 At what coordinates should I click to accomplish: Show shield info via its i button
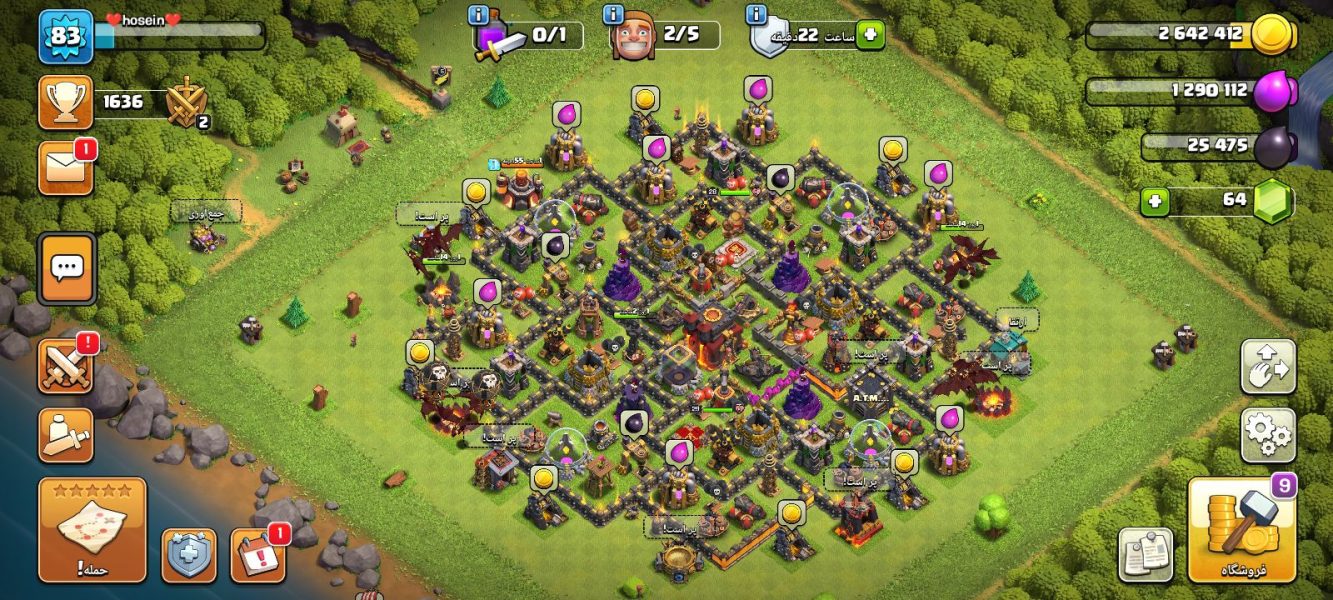(x=758, y=15)
